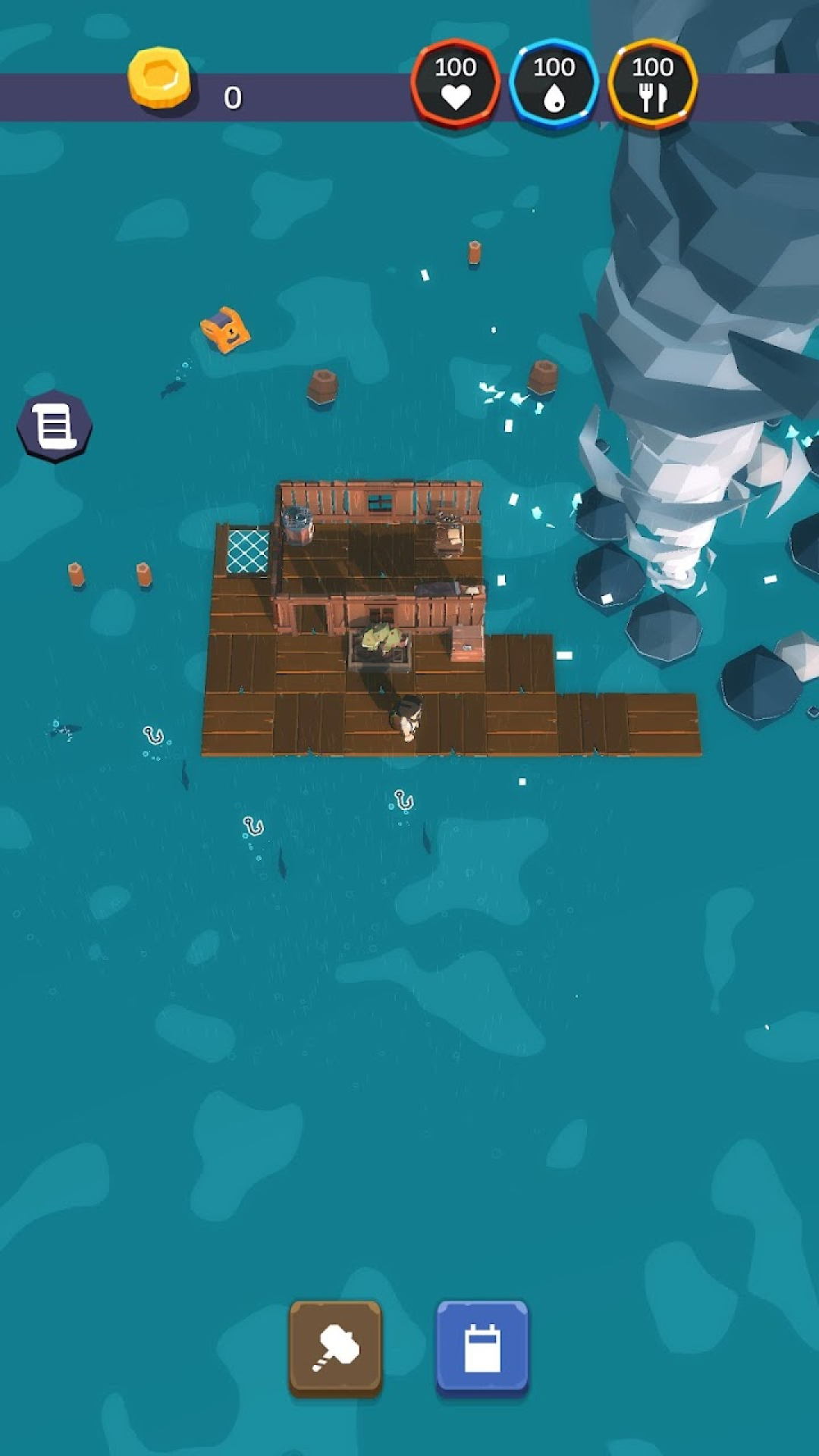Tap the gold coin icon

(x=159, y=78)
